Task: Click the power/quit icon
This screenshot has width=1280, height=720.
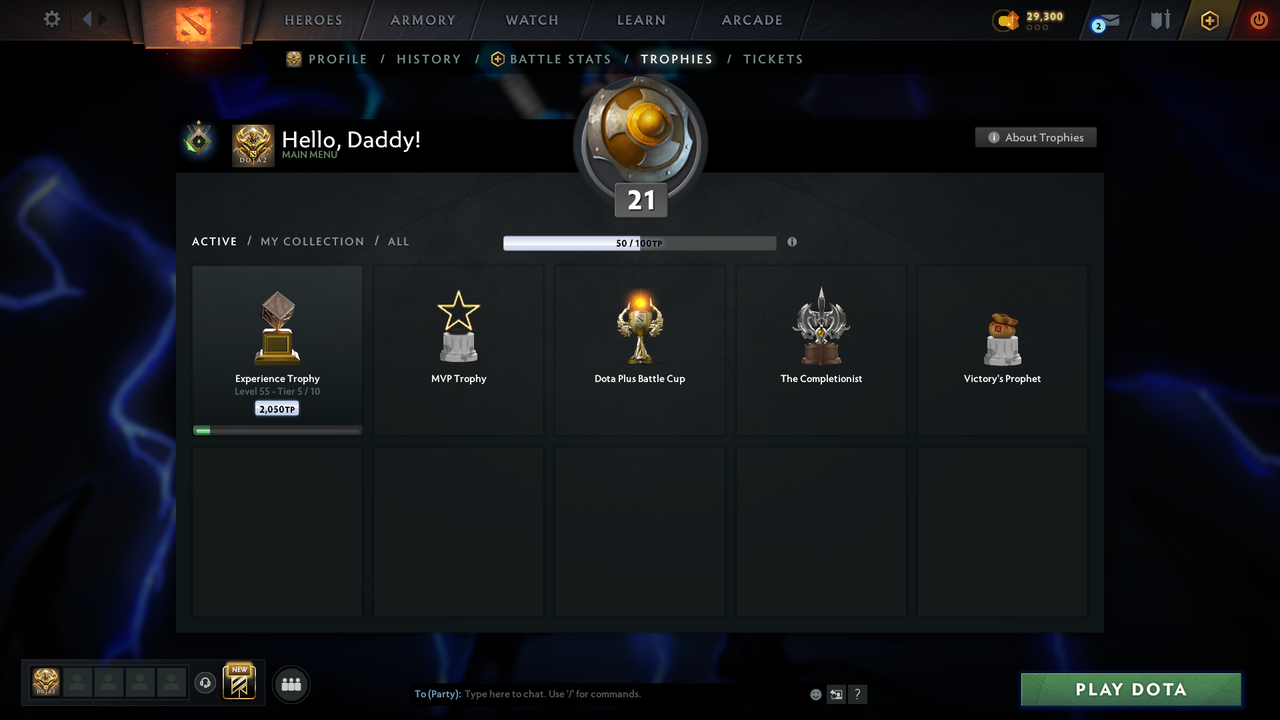Action: tap(1259, 20)
